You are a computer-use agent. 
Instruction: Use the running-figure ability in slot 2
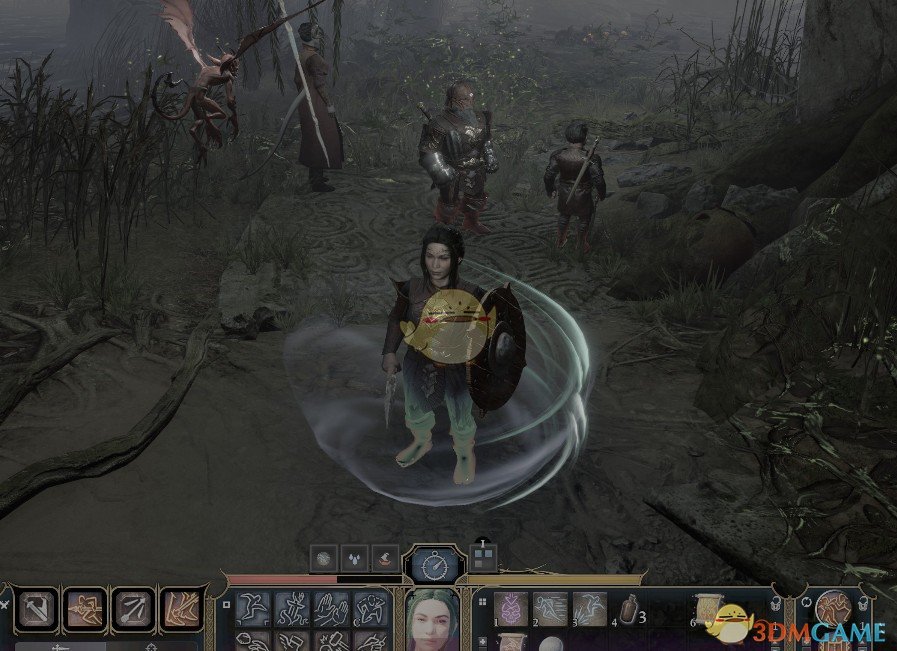tap(549, 608)
